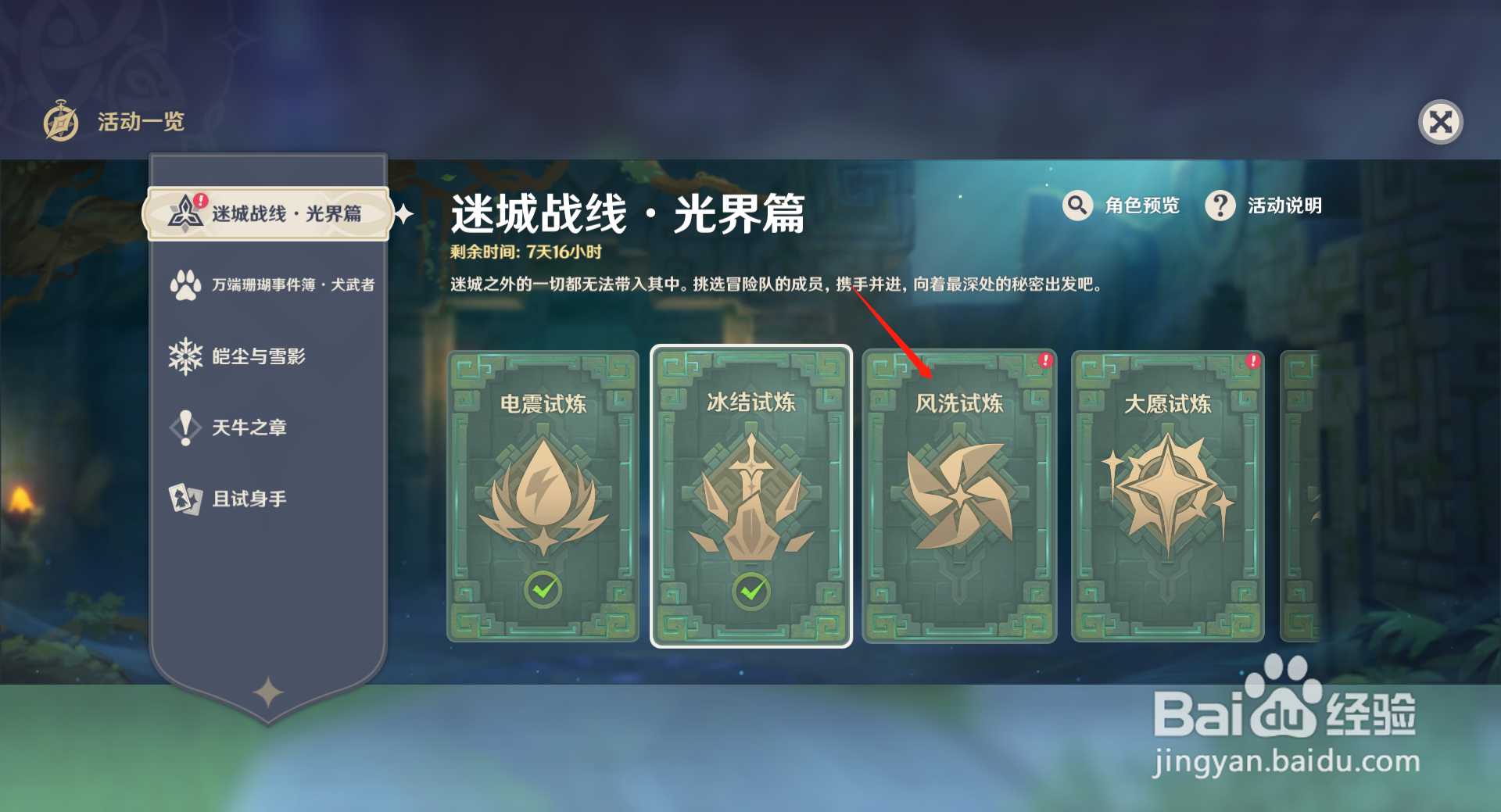1501x812 pixels.
Task: Open the question mark icon for 活动说明
Action: coord(1220,206)
